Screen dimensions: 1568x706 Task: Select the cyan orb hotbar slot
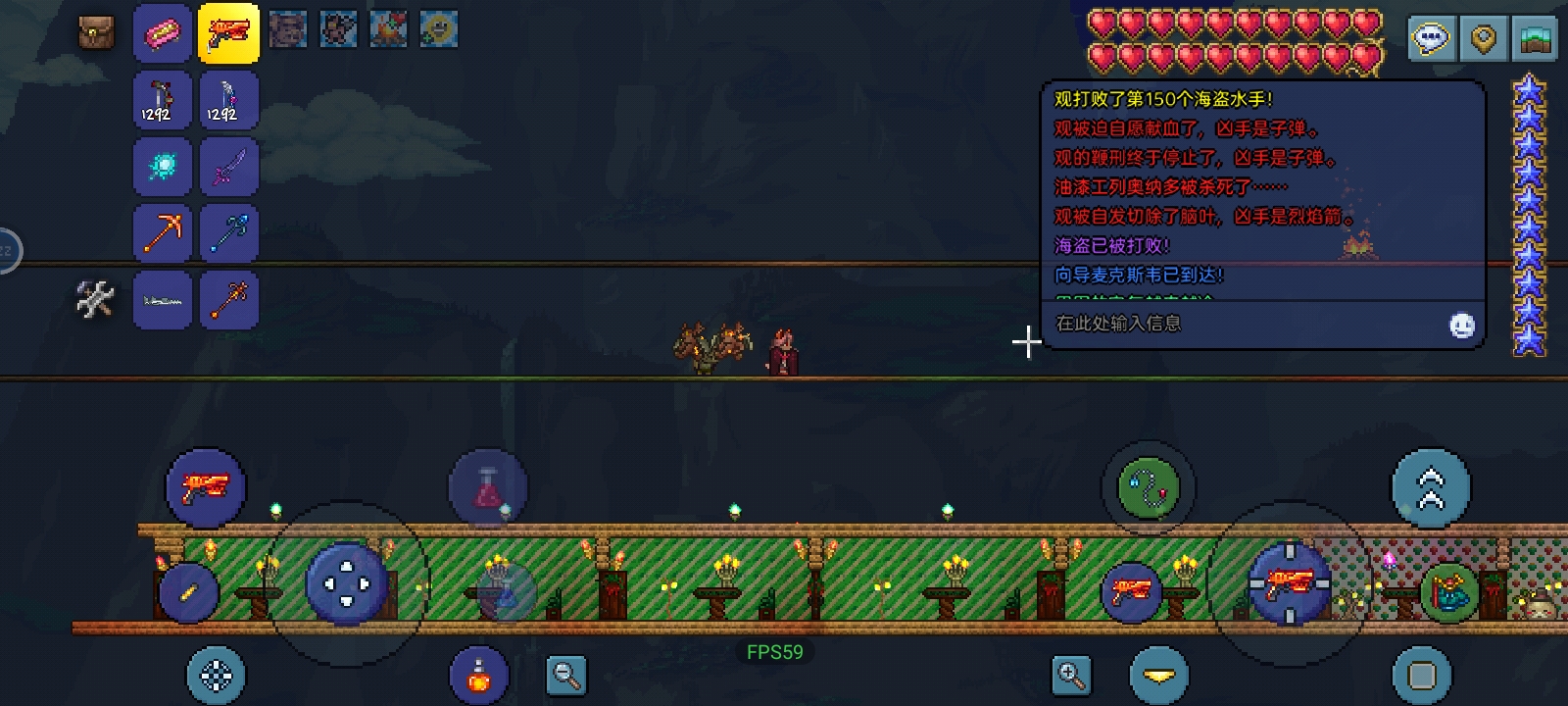coord(163,166)
